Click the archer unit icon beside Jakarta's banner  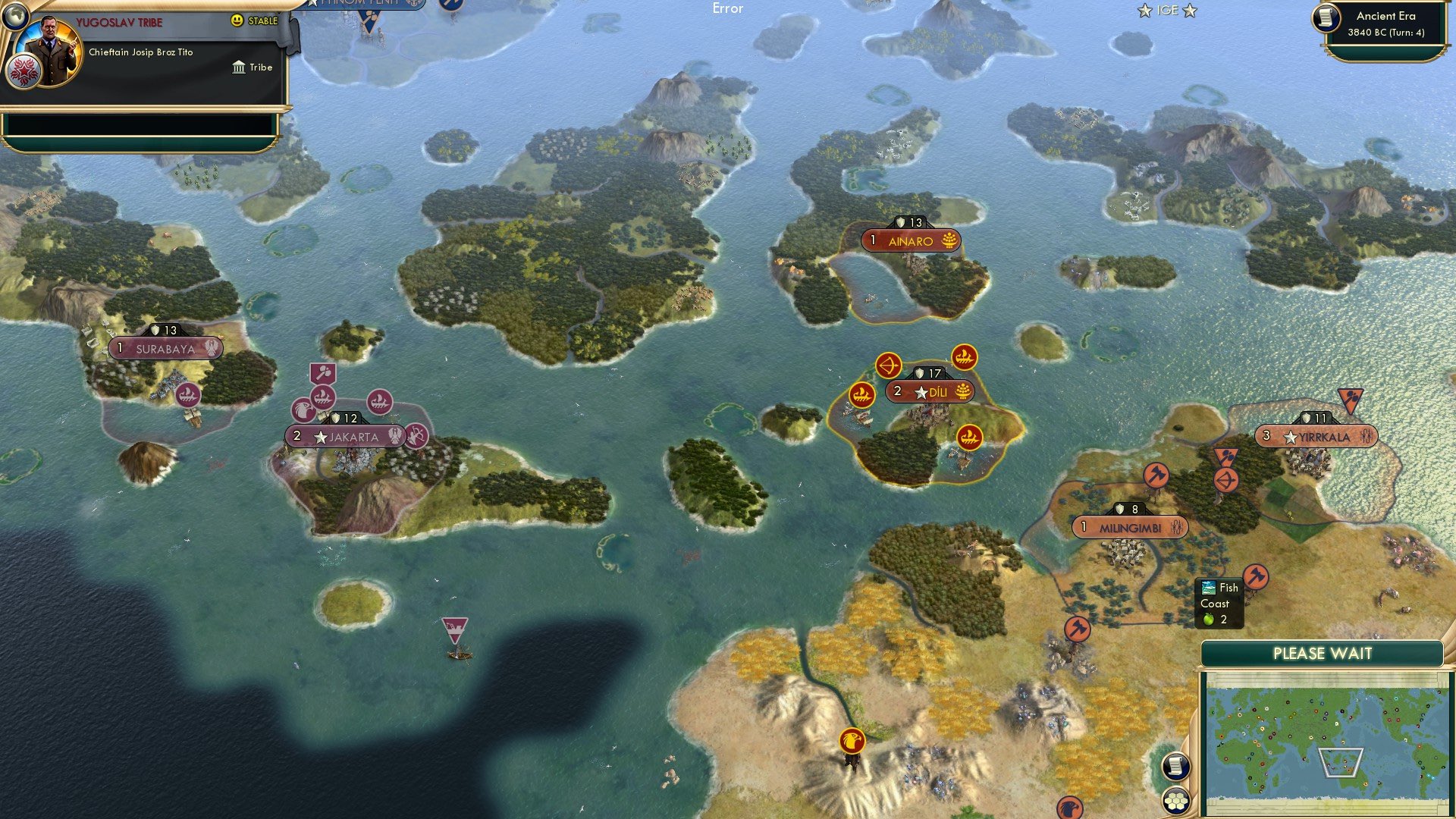pos(416,438)
